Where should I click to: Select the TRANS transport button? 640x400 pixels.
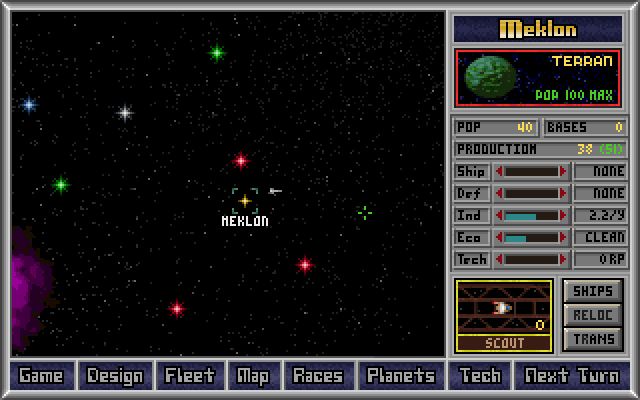[593, 339]
